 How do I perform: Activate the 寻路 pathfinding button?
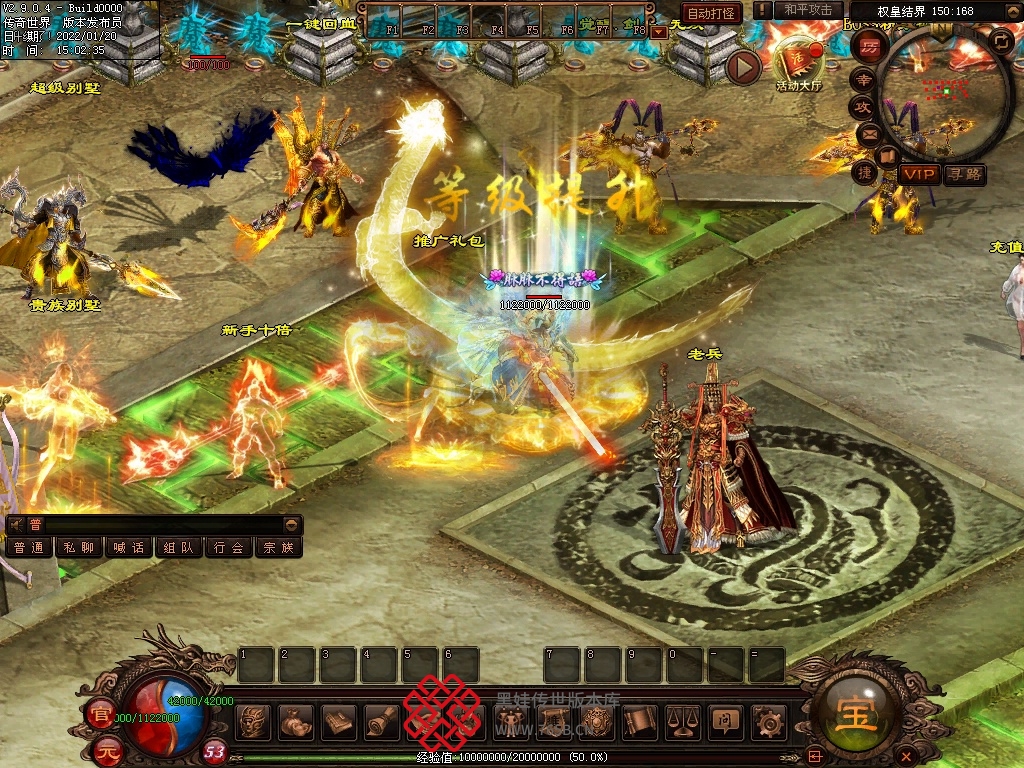(x=964, y=174)
